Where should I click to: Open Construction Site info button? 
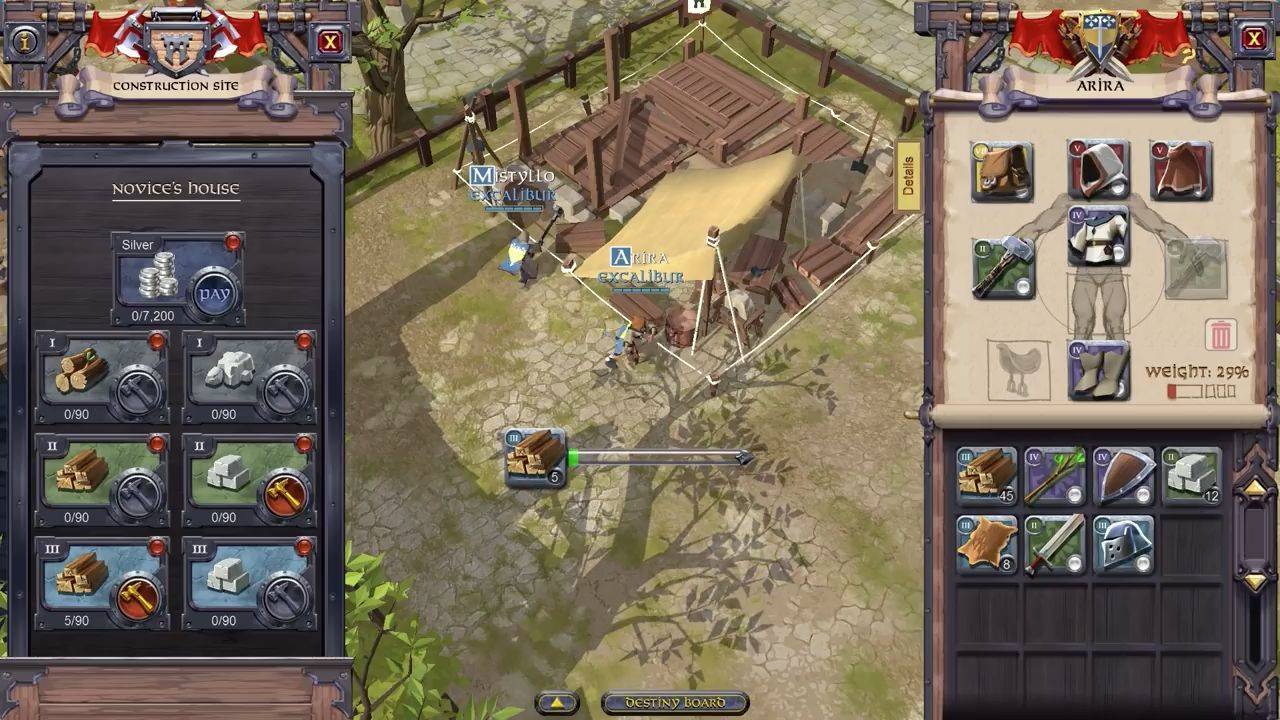point(26,41)
